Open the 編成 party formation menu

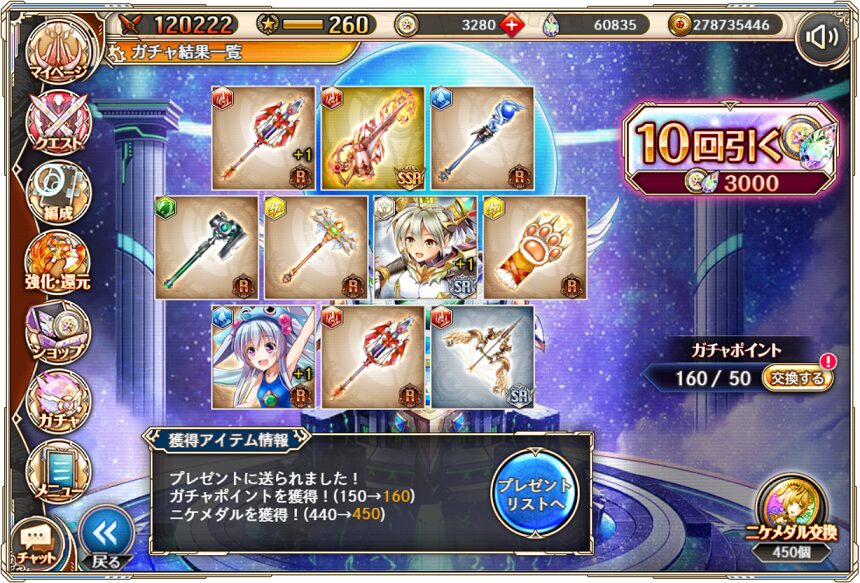[x=57, y=192]
